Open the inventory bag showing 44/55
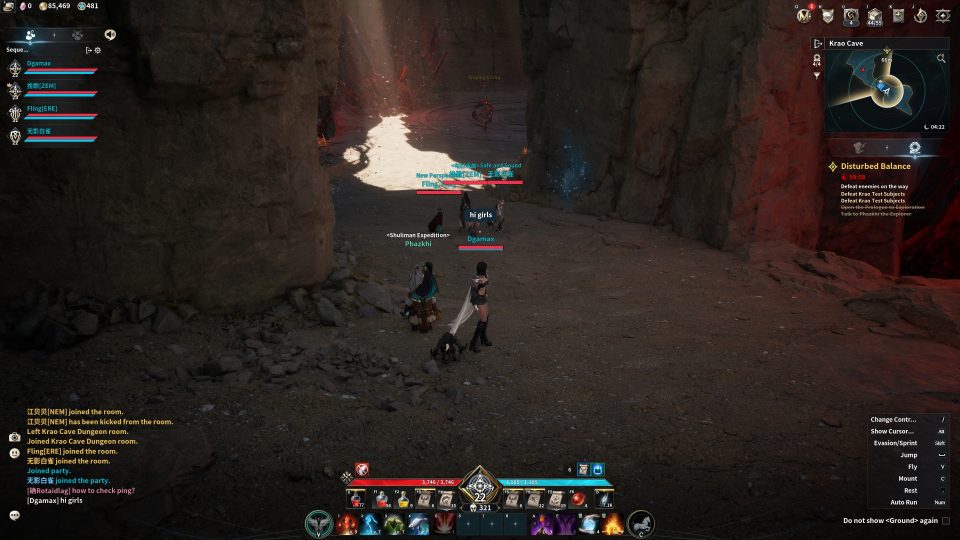 pyautogui.click(x=874, y=15)
